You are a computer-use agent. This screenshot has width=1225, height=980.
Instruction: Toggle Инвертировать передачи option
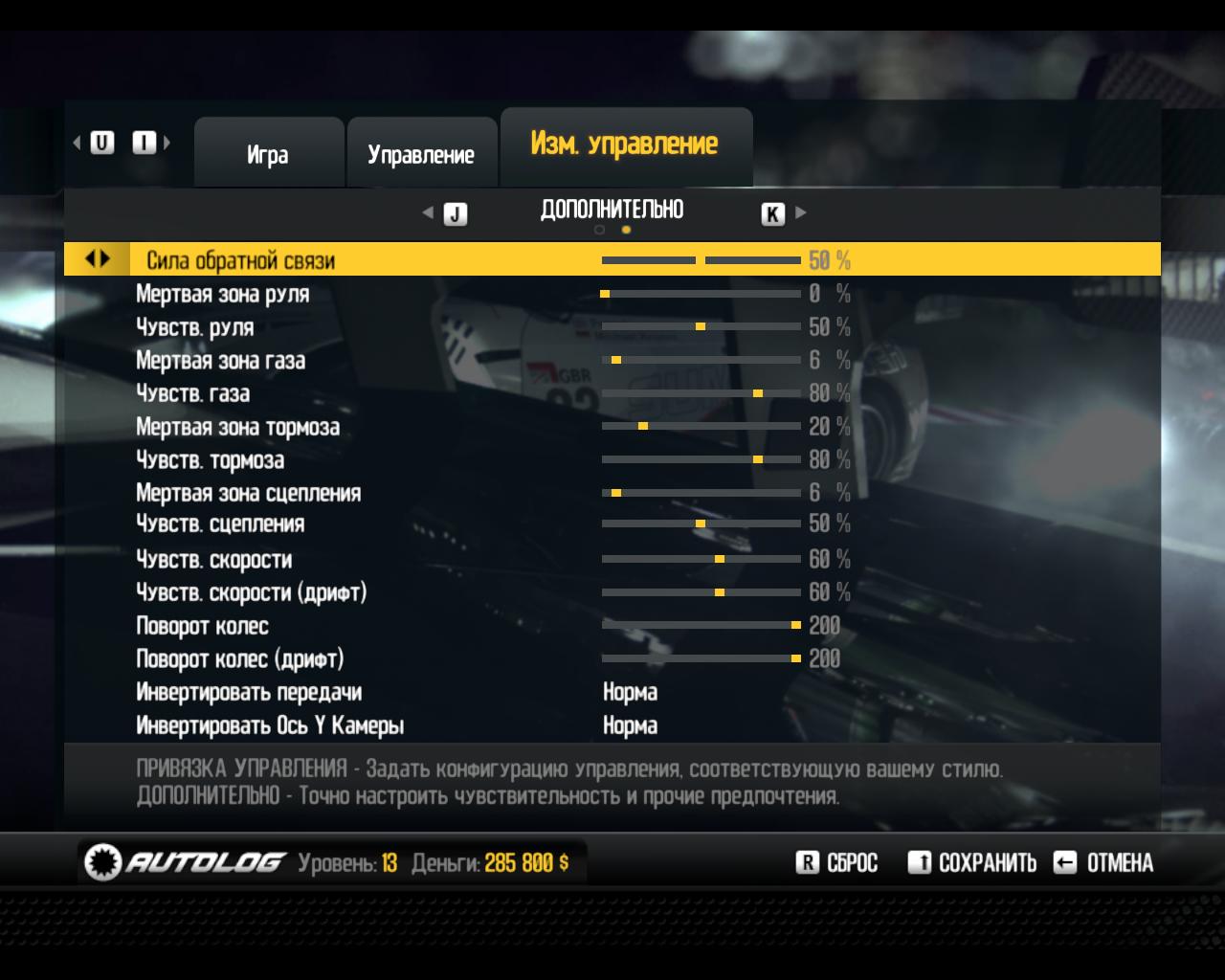tap(630, 692)
